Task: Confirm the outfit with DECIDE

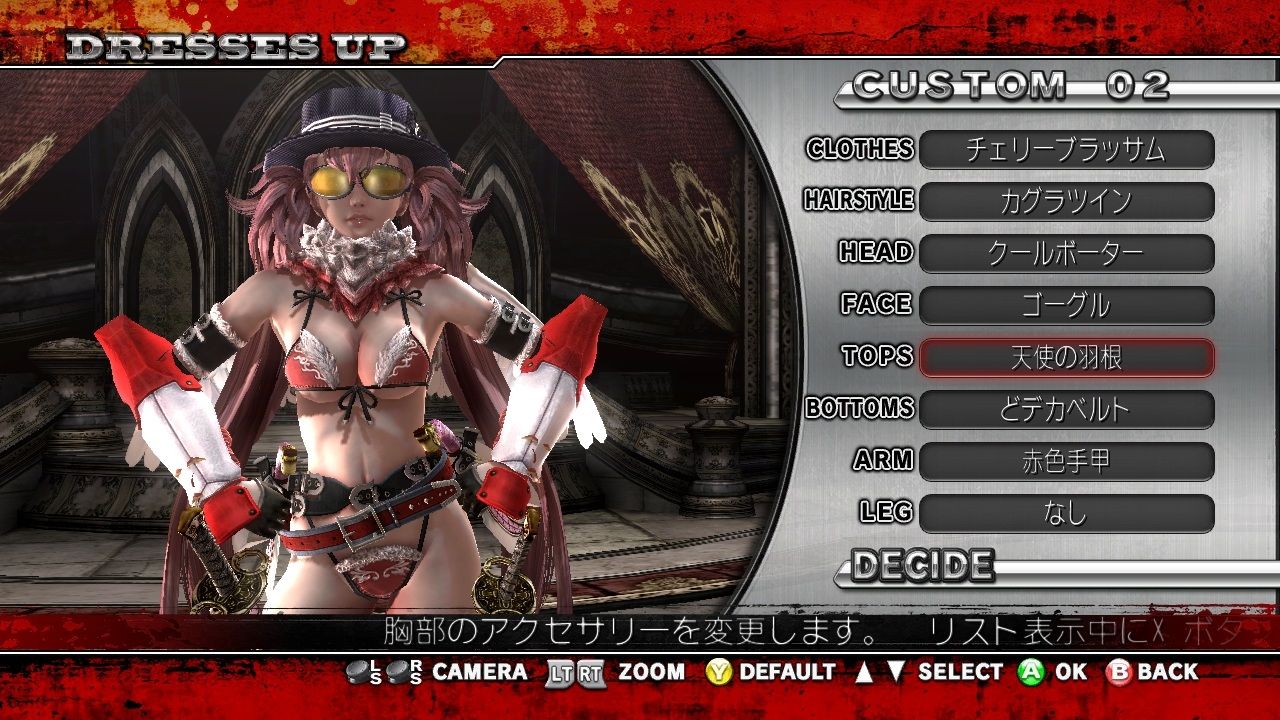Action: pyautogui.click(x=922, y=567)
